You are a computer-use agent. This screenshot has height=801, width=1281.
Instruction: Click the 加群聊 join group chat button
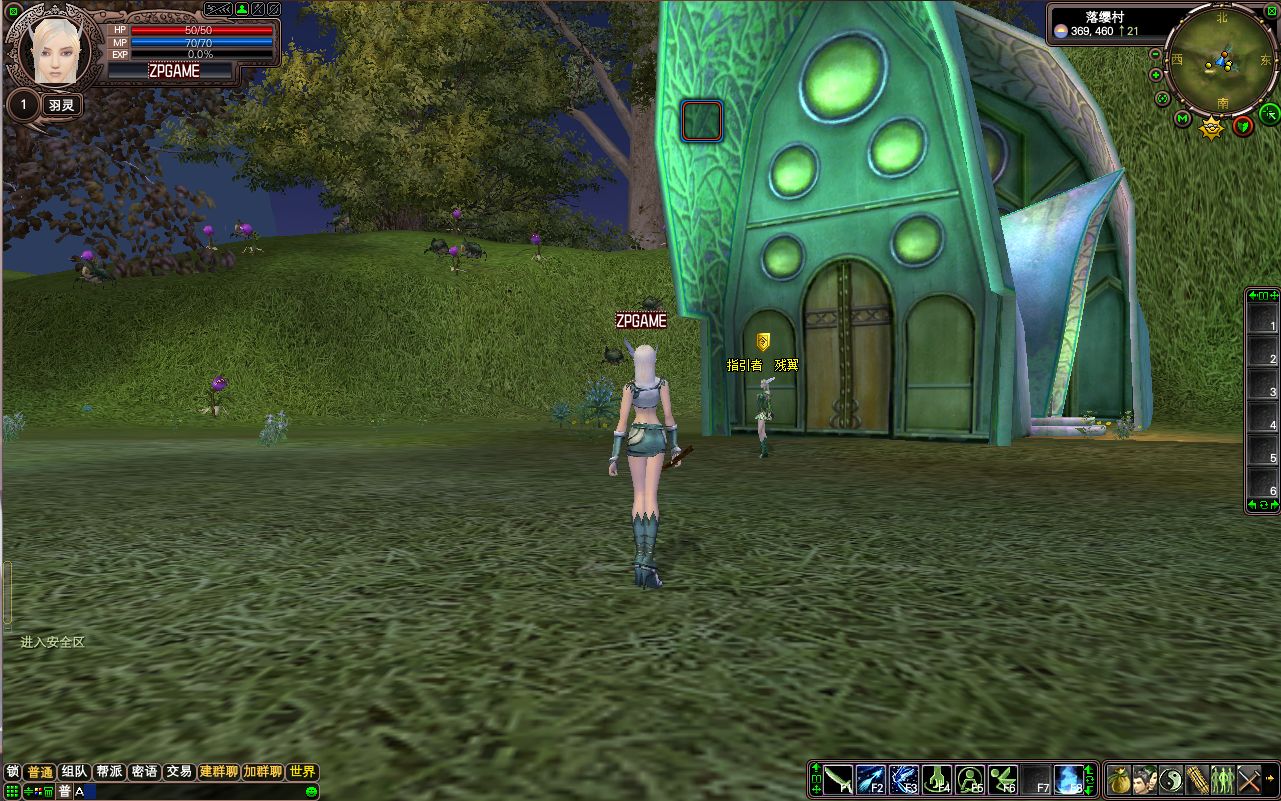(x=263, y=772)
